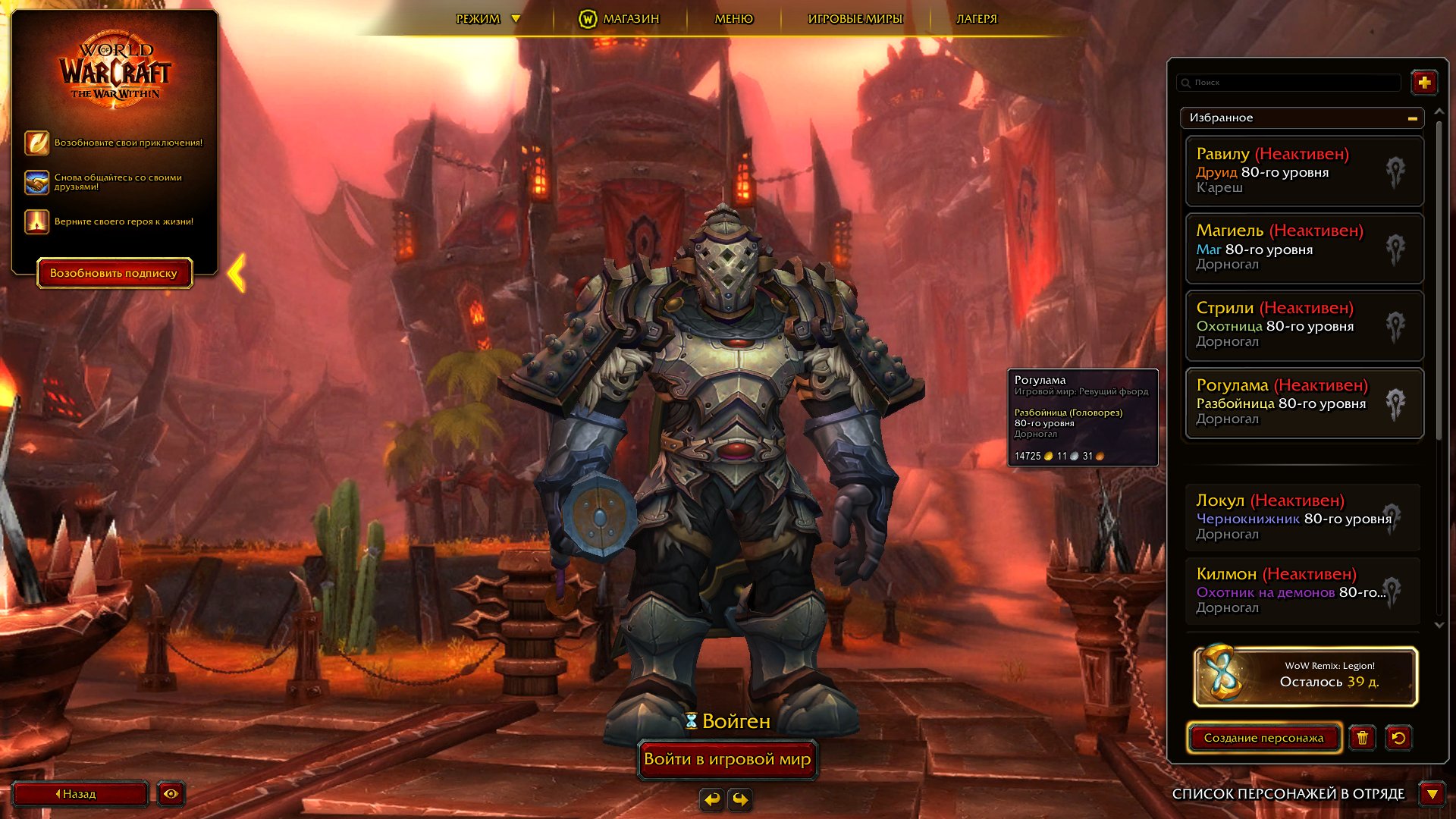
Task: Select Игровые миры from the top bar
Action: (x=854, y=17)
